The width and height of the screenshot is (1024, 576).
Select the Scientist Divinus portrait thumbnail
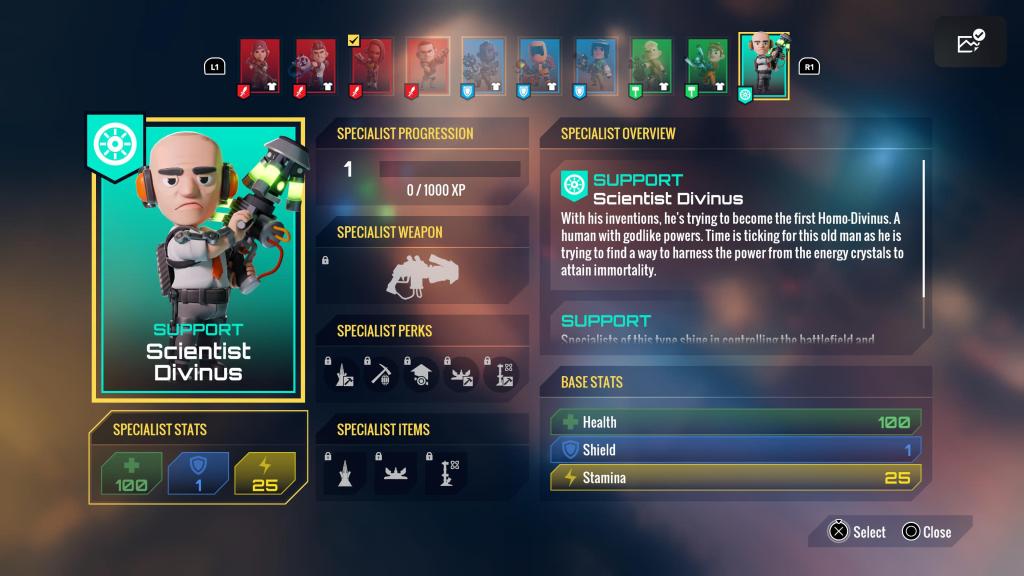tap(764, 66)
